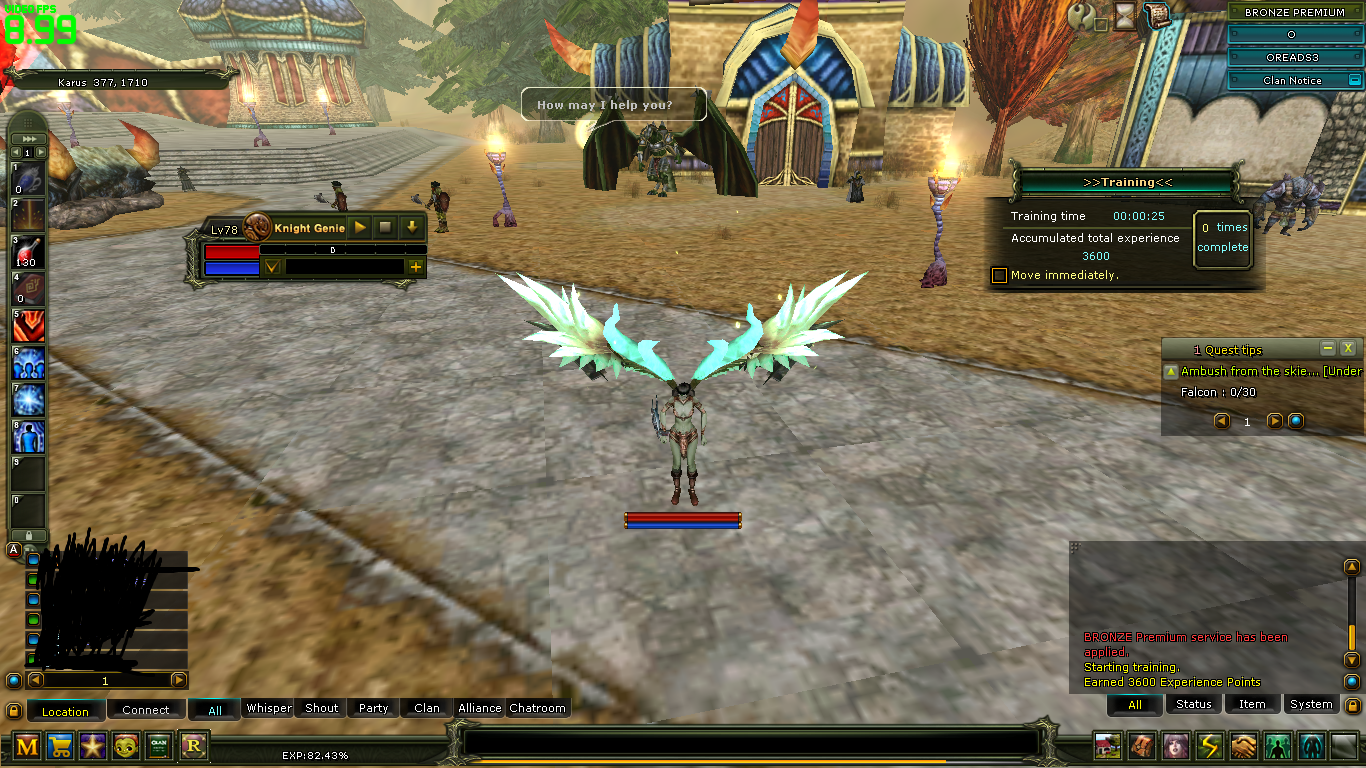Open the inventory bag icon
Image resolution: width=1366 pixels, height=768 pixels.
pos(1142,745)
